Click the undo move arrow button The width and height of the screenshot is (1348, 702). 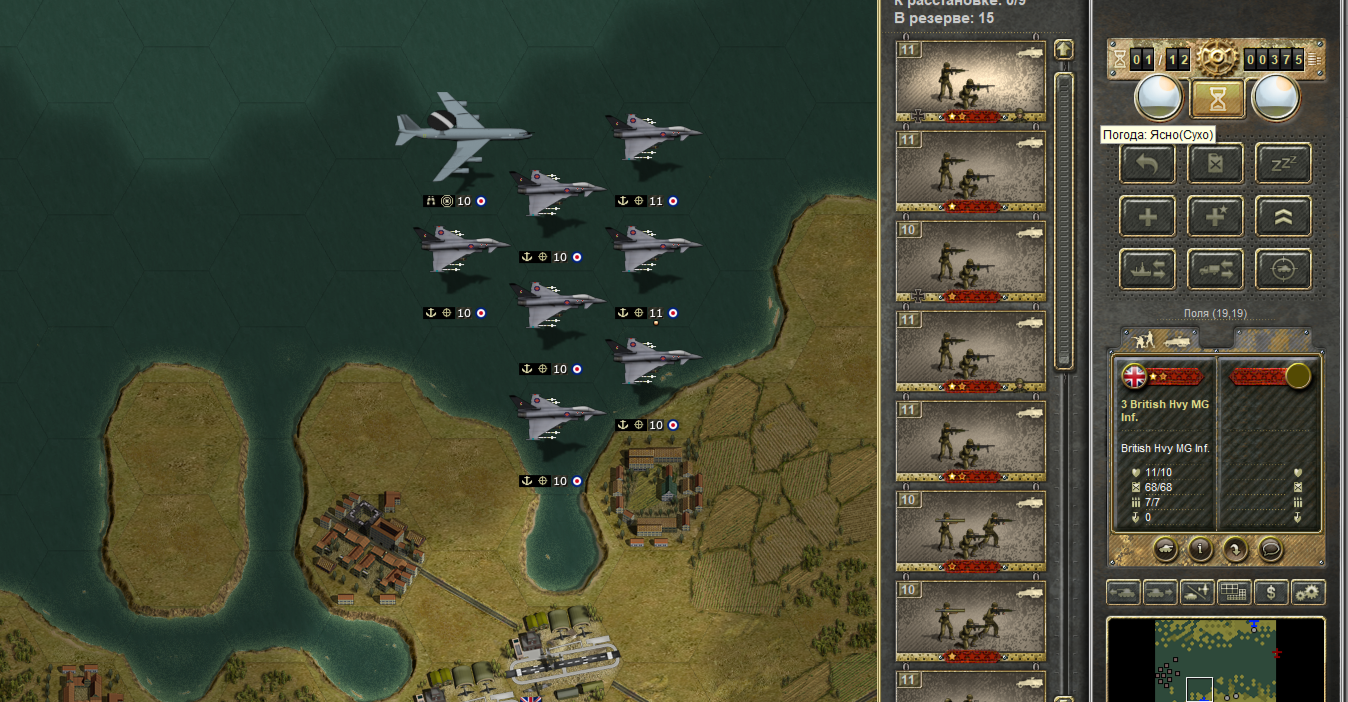pos(1147,163)
